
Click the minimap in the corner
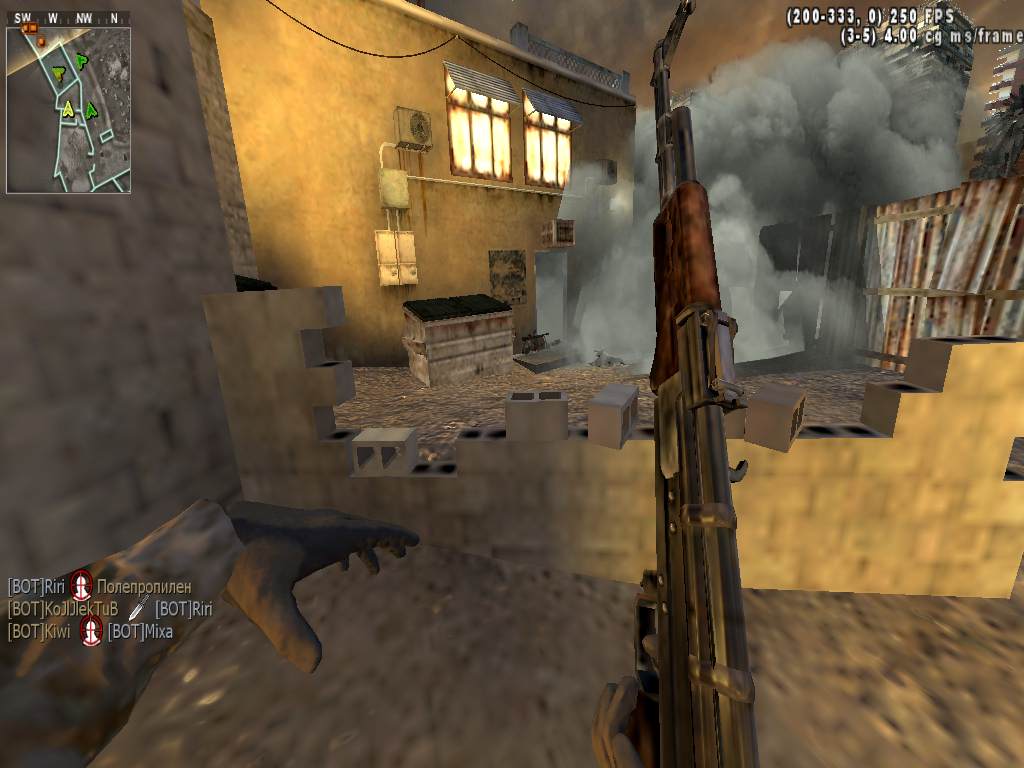tap(68, 110)
